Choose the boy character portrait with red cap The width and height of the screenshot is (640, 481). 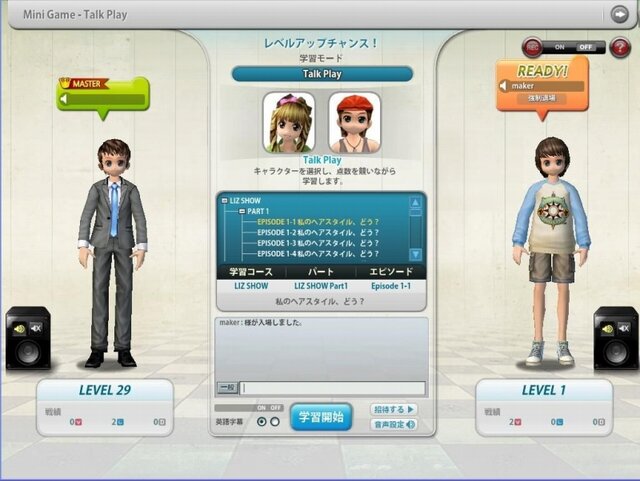[x=354, y=122]
